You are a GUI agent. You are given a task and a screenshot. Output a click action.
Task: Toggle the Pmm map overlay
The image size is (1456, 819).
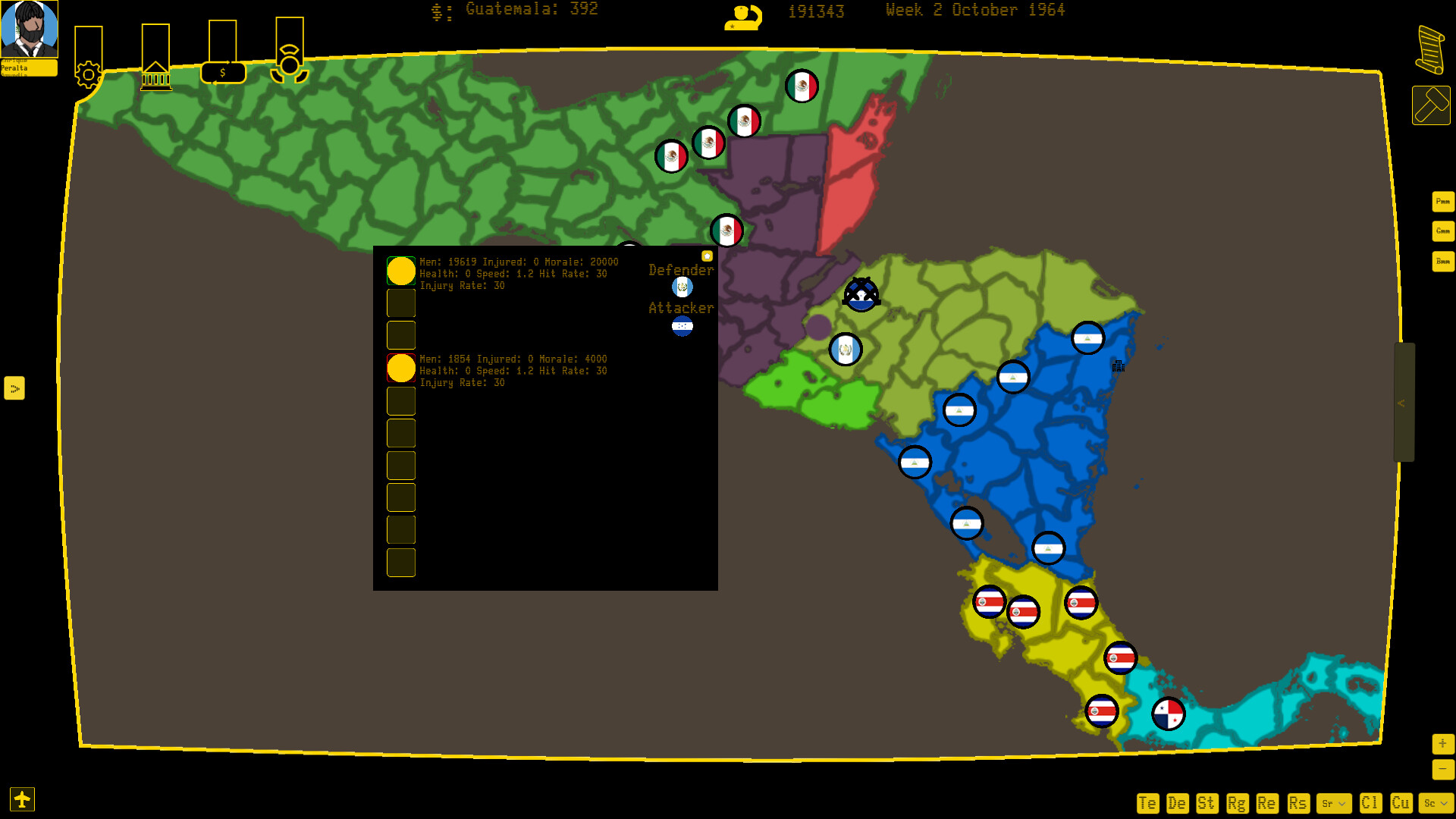click(1443, 202)
